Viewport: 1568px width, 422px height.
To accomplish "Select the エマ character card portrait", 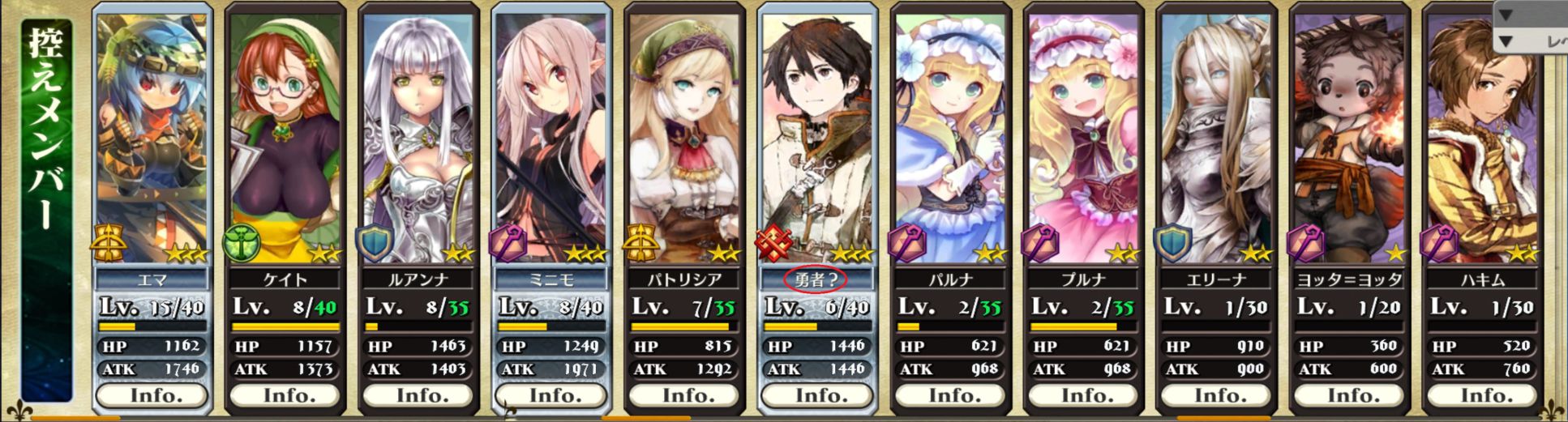I will [152, 138].
